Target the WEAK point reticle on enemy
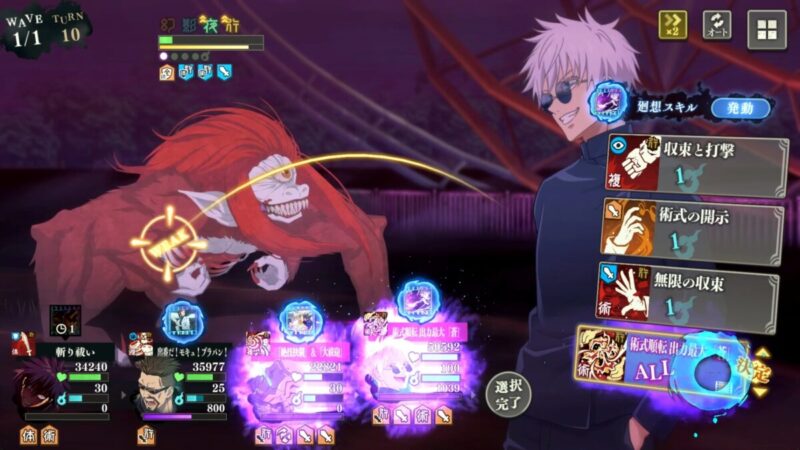The height and width of the screenshot is (450, 800). [165, 241]
